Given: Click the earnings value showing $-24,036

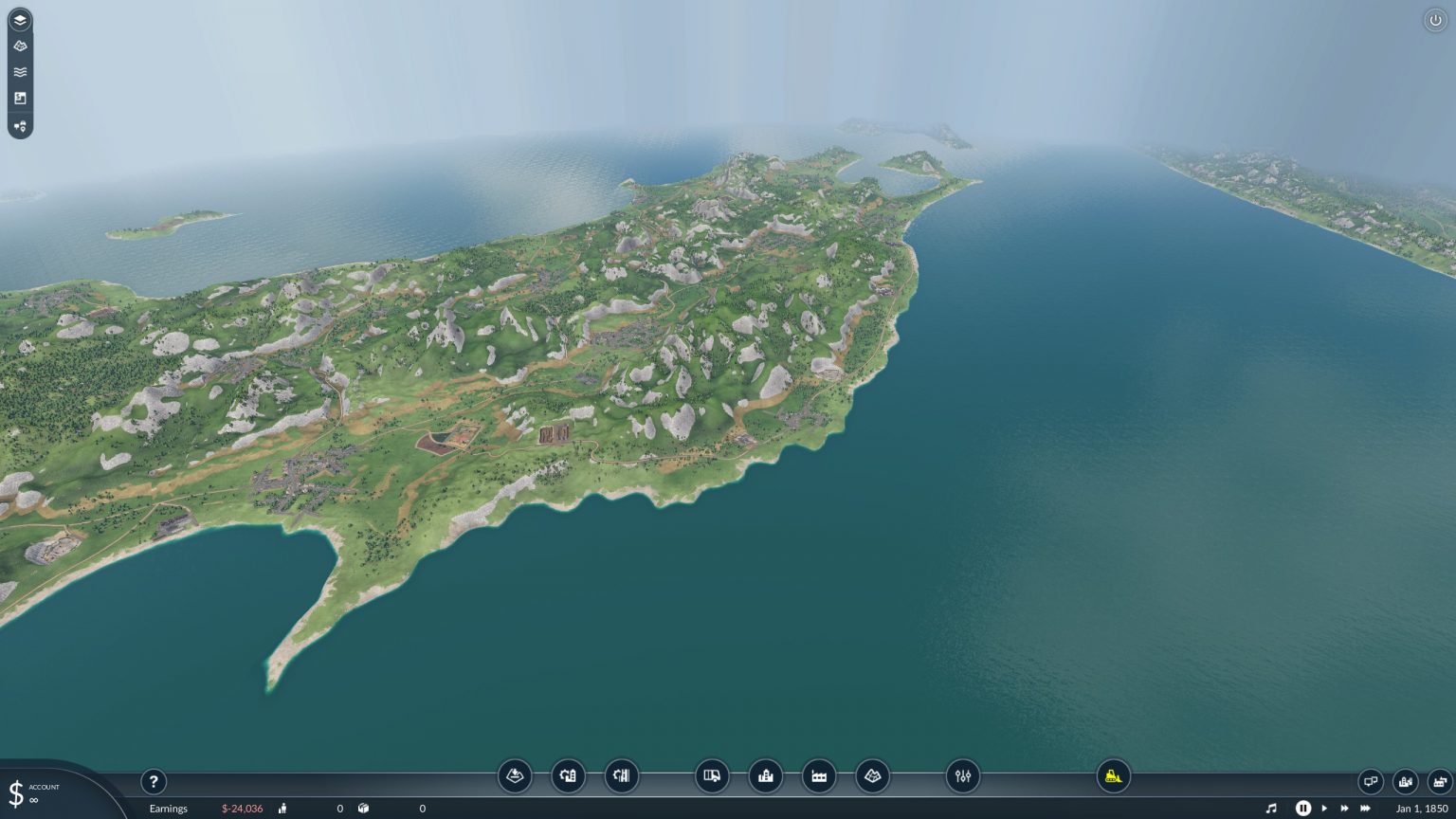Looking at the screenshot, I should click(x=242, y=809).
